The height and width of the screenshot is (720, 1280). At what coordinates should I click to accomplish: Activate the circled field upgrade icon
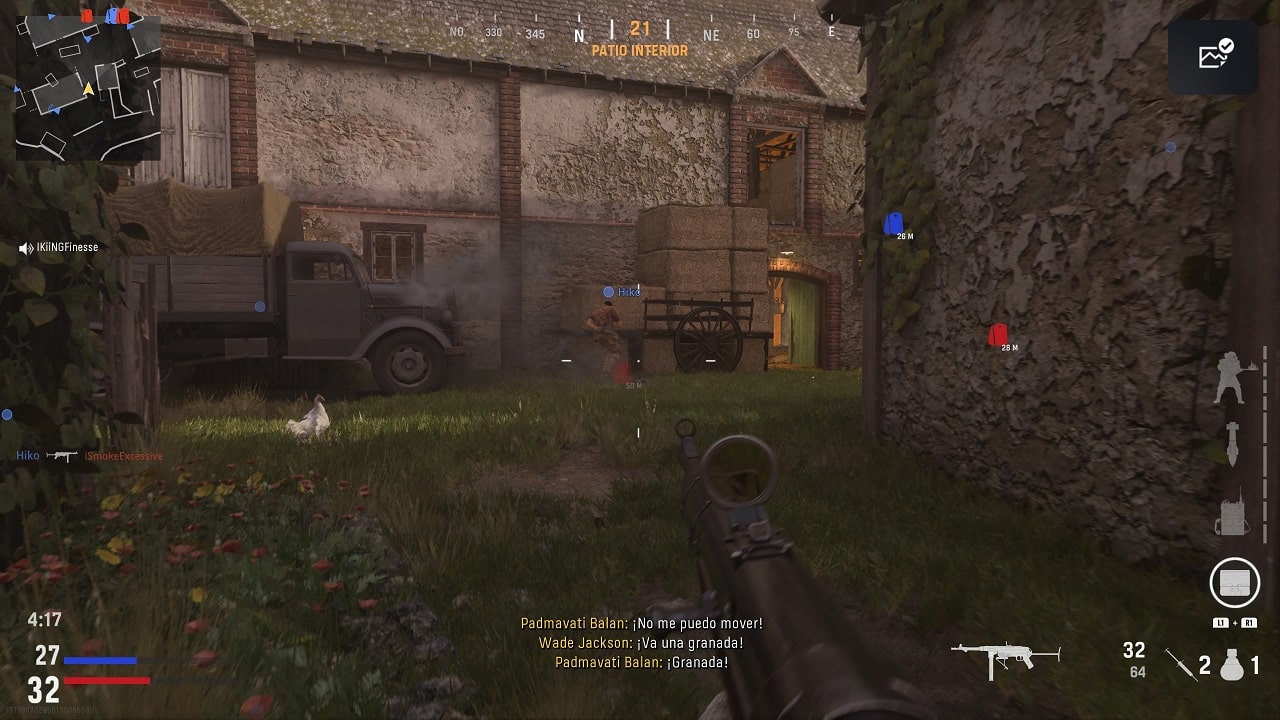pos(1234,582)
